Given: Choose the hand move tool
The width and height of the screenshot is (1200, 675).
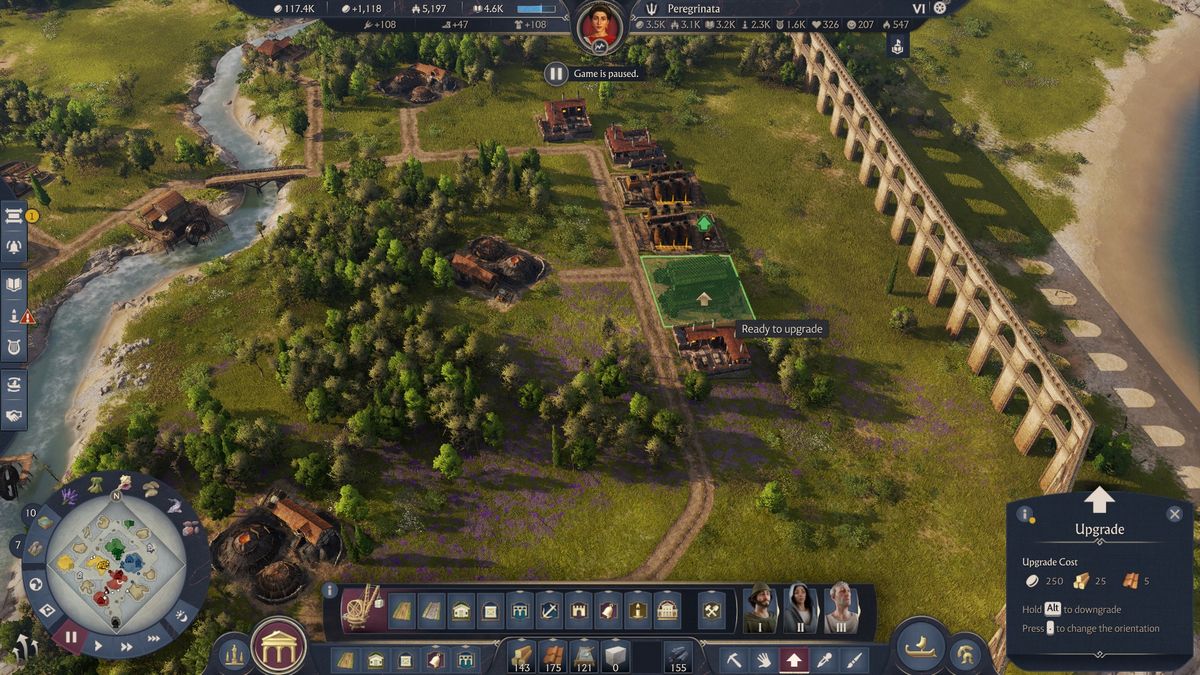Looking at the screenshot, I should tap(763, 660).
